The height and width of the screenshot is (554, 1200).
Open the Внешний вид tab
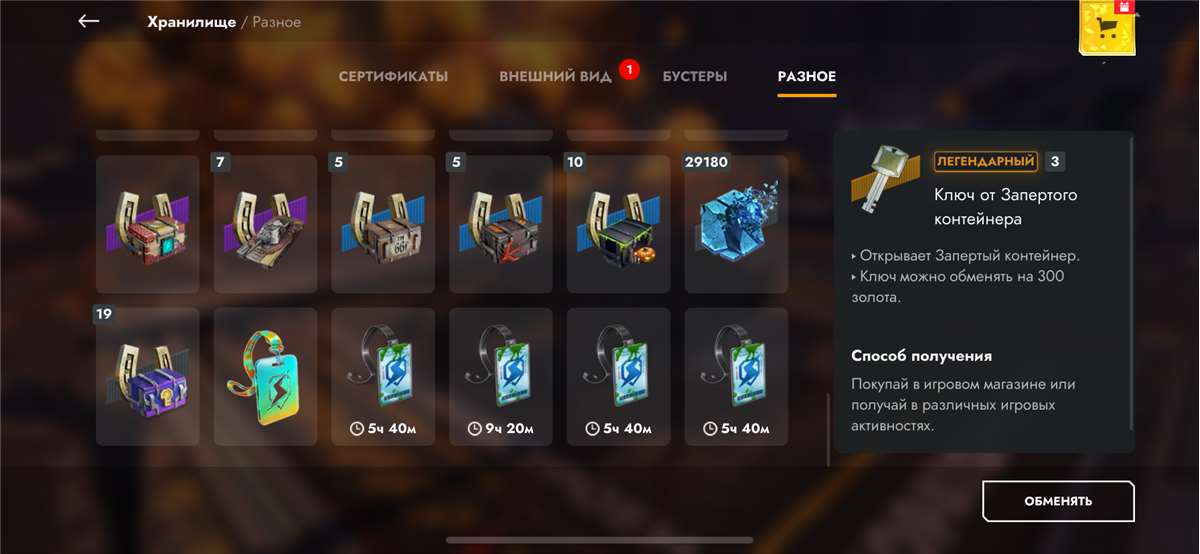click(x=555, y=77)
